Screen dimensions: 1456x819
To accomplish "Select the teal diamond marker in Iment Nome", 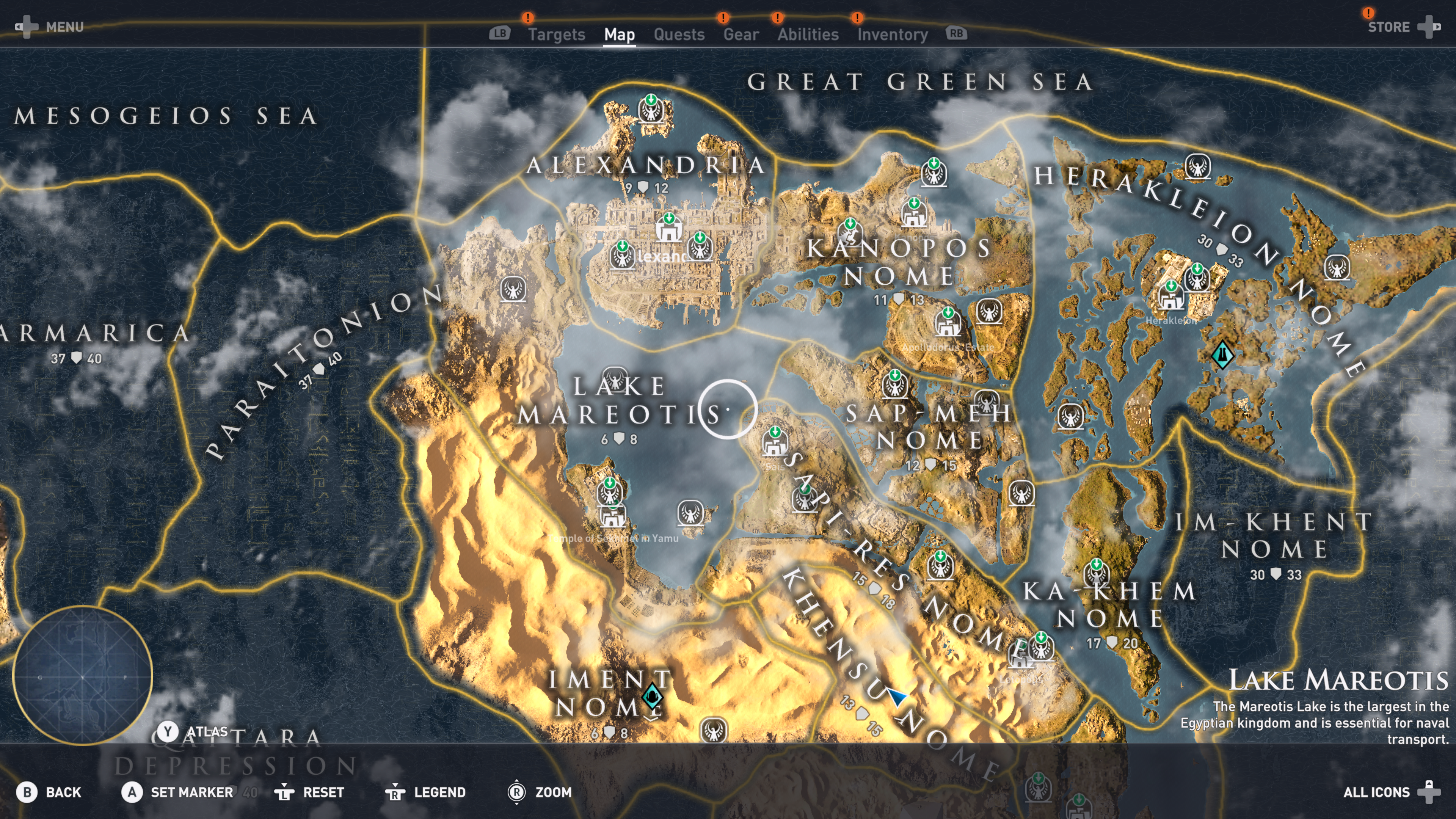I will click(x=652, y=696).
